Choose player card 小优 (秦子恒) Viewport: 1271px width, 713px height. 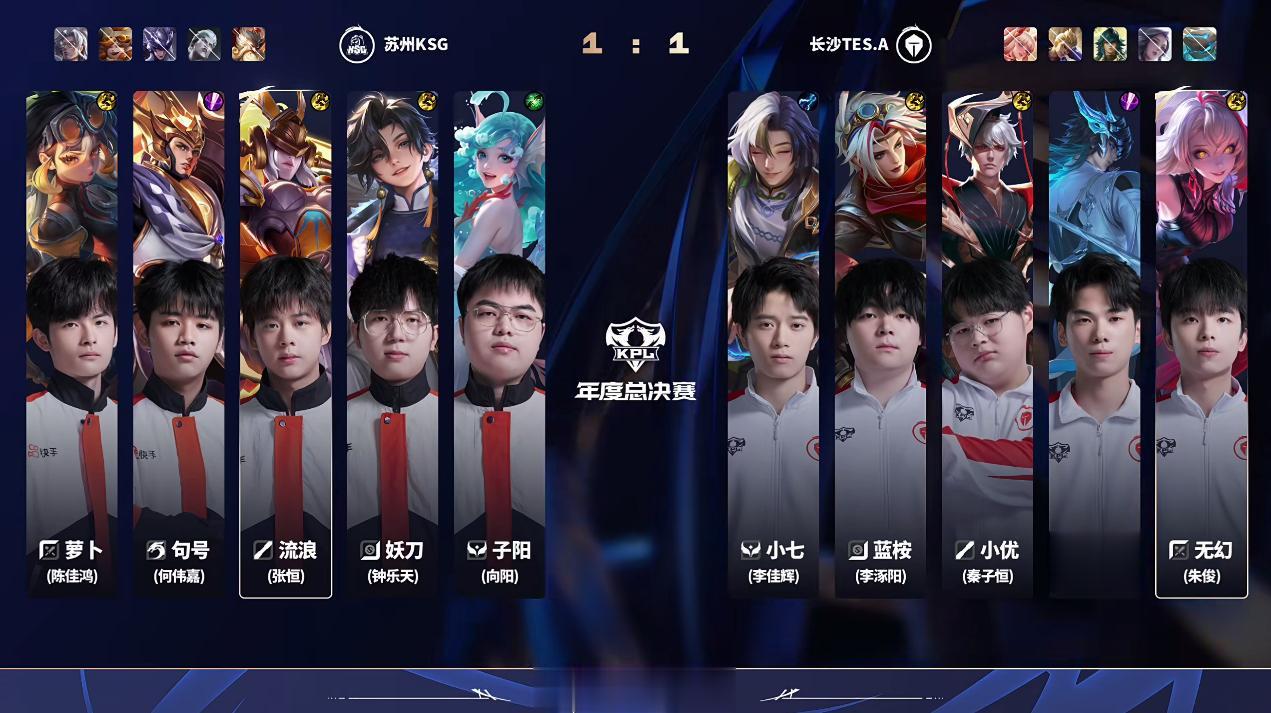point(987,345)
